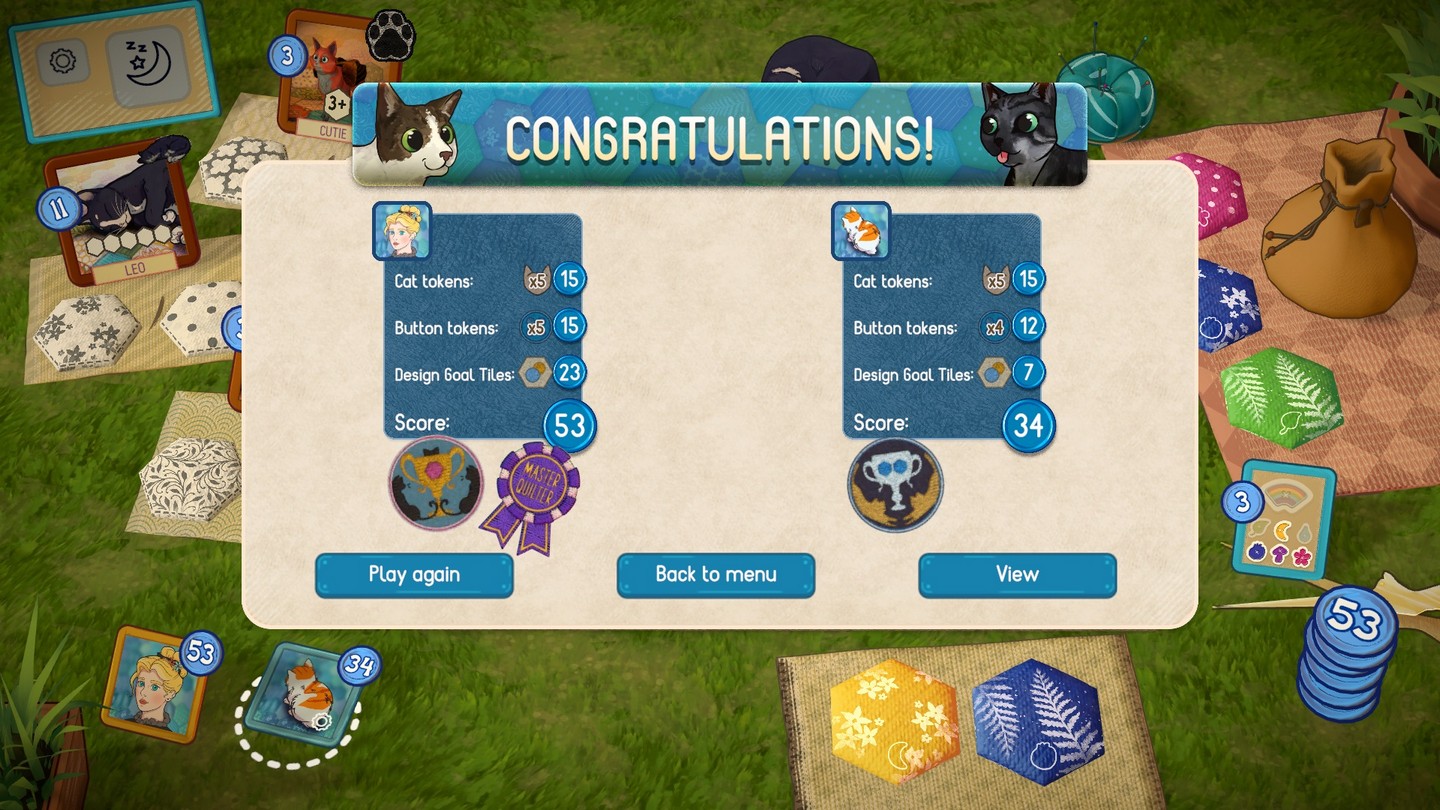Select the sleeping moon icon
This screenshot has width=1440, height=810.
click(x=147, y=65)
